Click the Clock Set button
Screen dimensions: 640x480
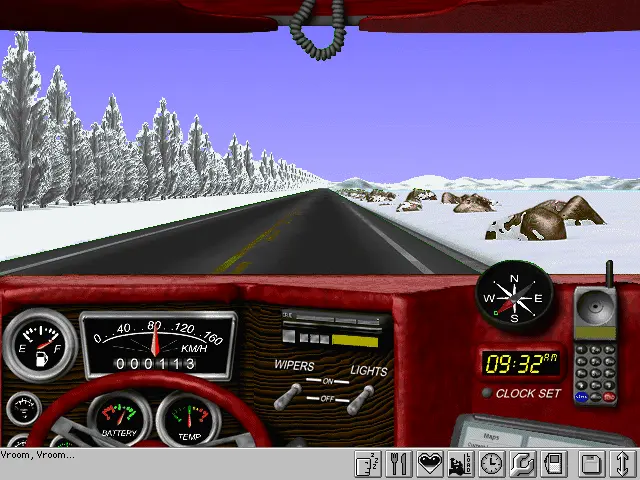click(487, 393)
